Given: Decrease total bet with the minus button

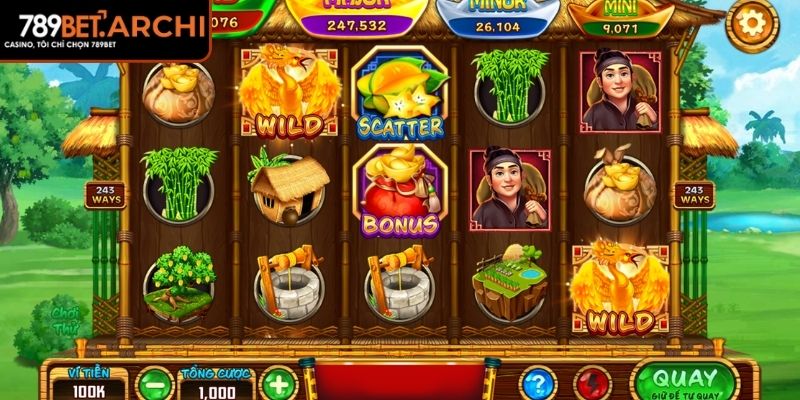Looking at the screenshot, I should pos(155,384).
